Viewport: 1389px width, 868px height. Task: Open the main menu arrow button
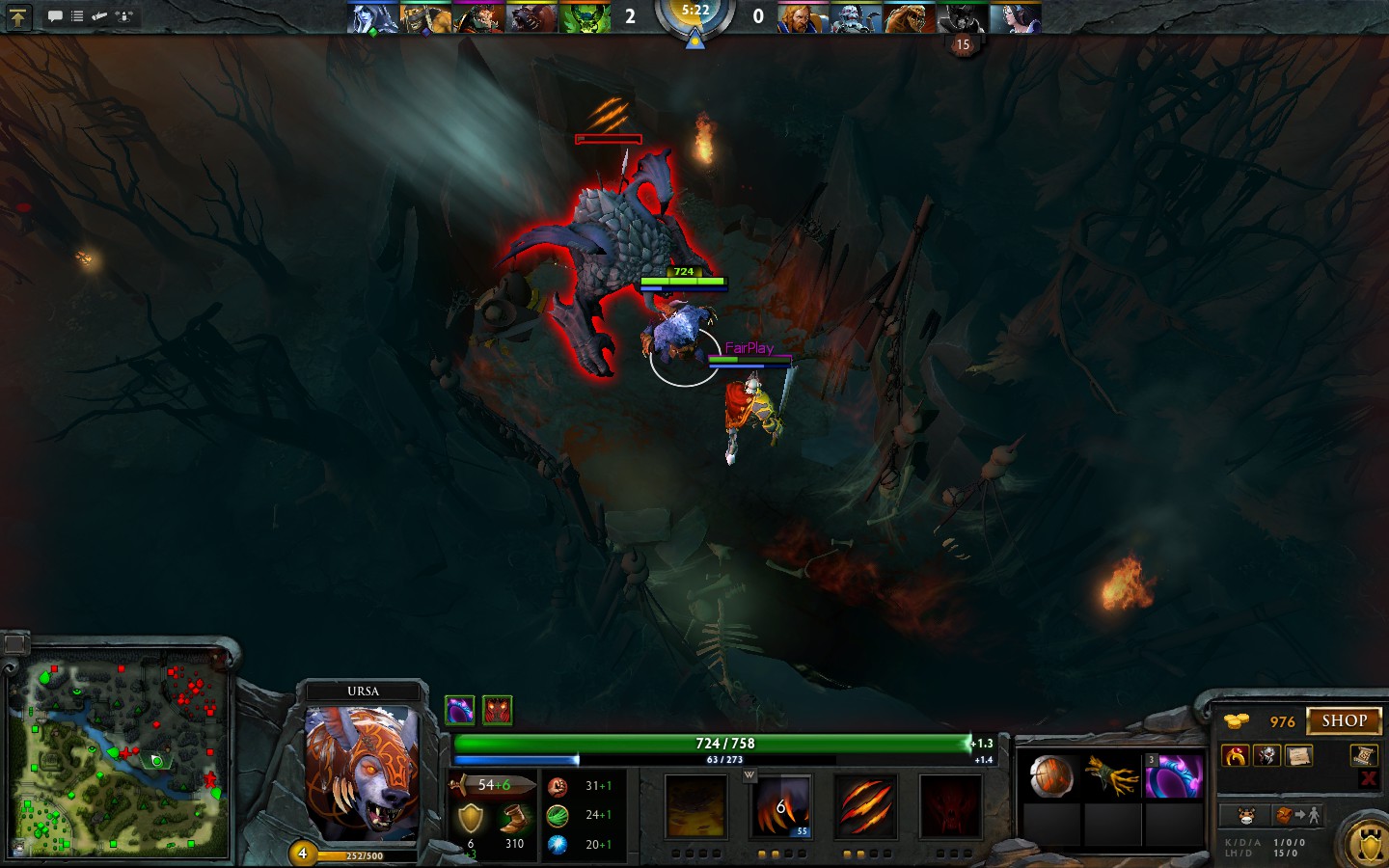pyautogui.click(x=18, y=16)
